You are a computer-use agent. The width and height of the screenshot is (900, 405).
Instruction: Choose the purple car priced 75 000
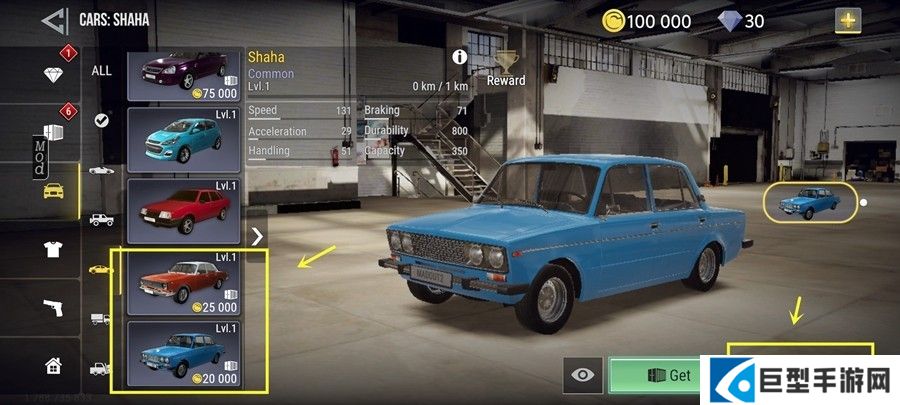coord(185,77)
